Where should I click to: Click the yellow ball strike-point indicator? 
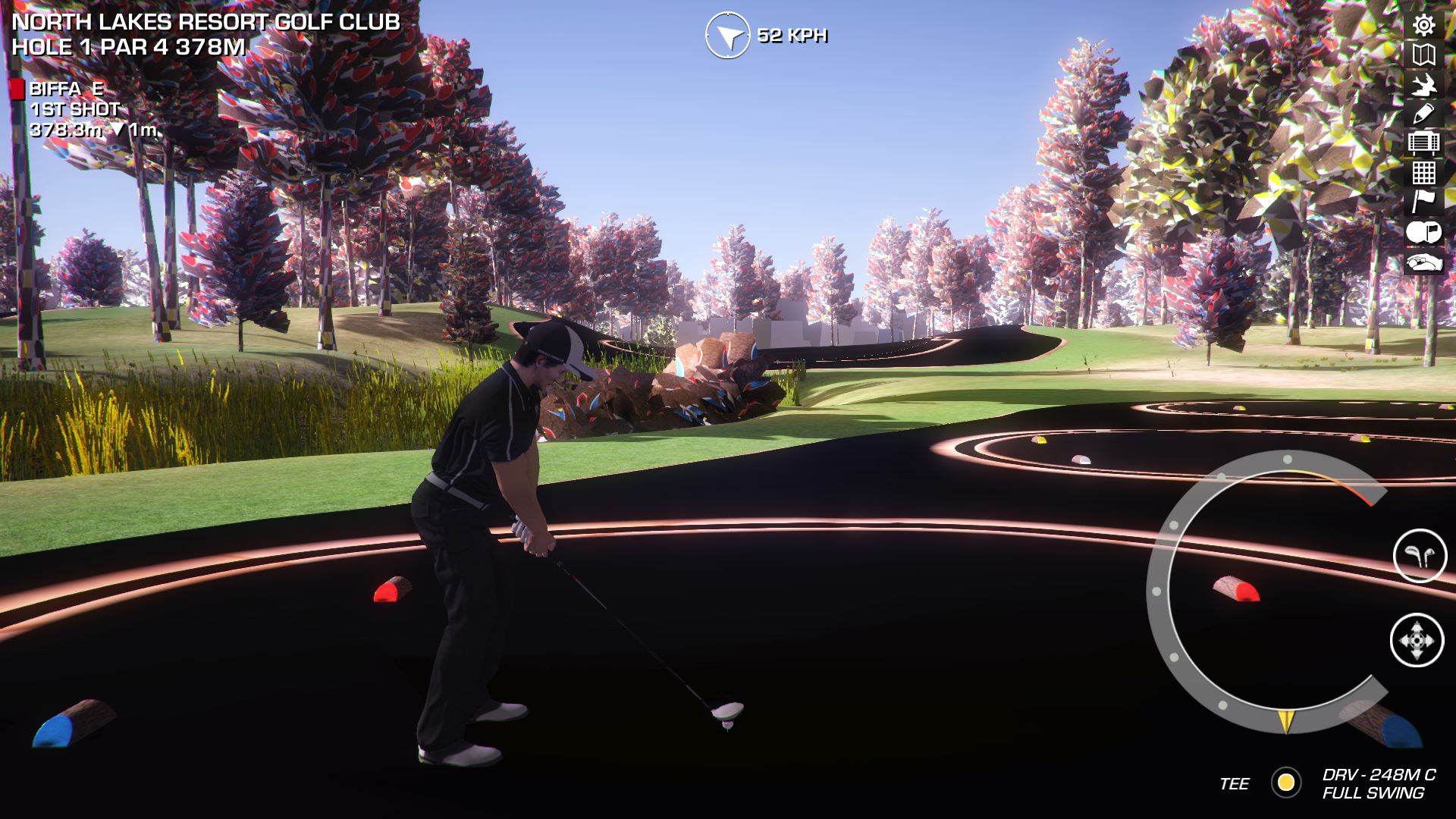tap(1286, 783)
